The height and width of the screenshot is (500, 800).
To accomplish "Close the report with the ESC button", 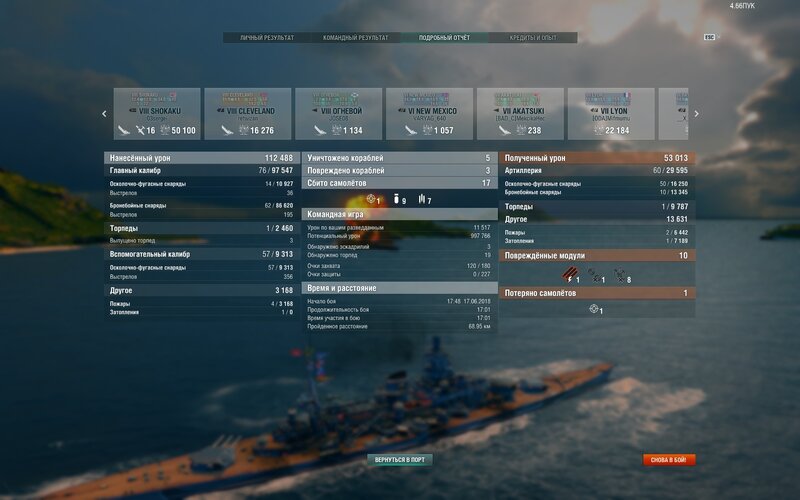I will click(709, 37).
